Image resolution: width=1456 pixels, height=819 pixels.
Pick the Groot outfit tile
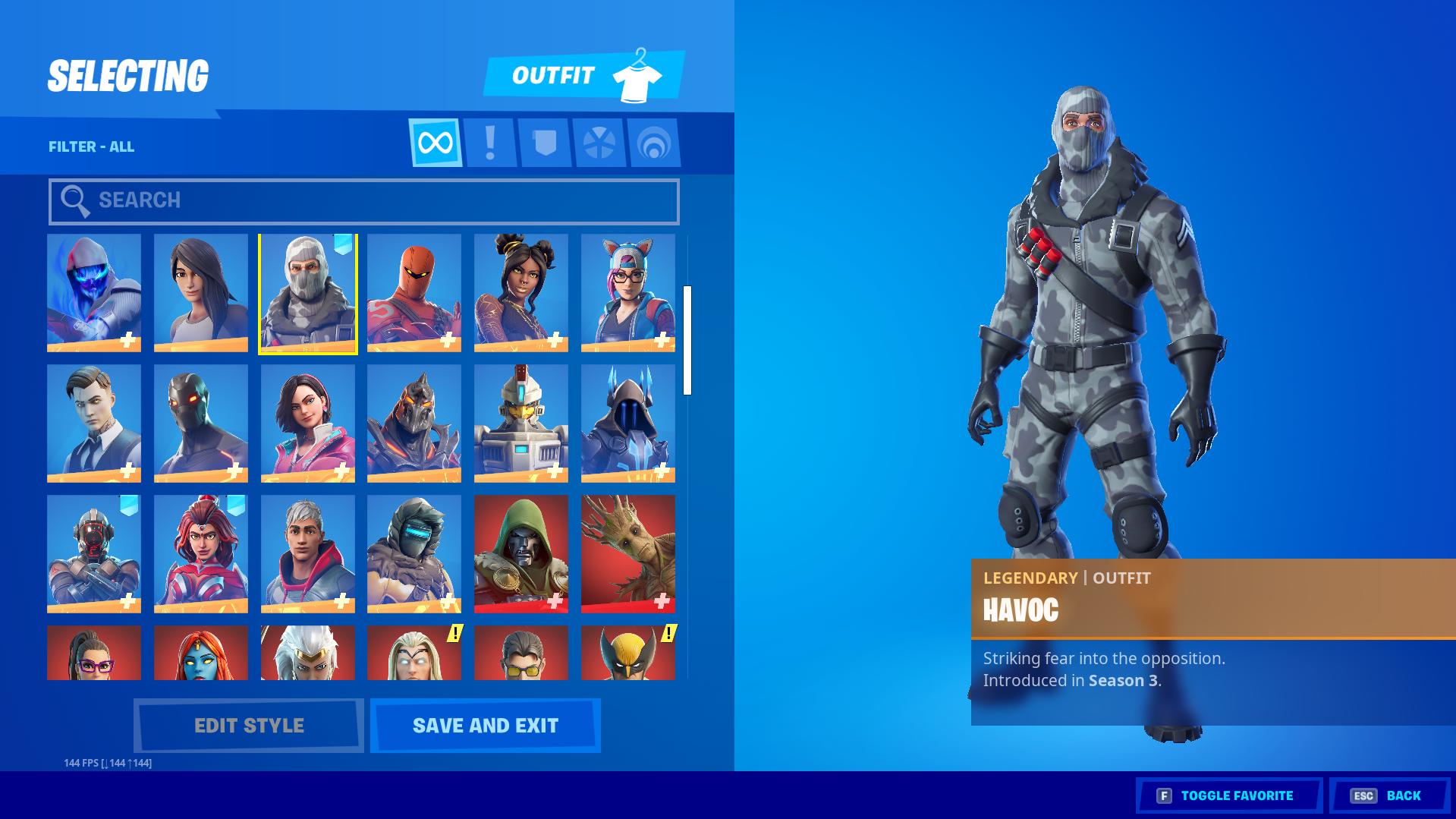(x=627, y=553)
